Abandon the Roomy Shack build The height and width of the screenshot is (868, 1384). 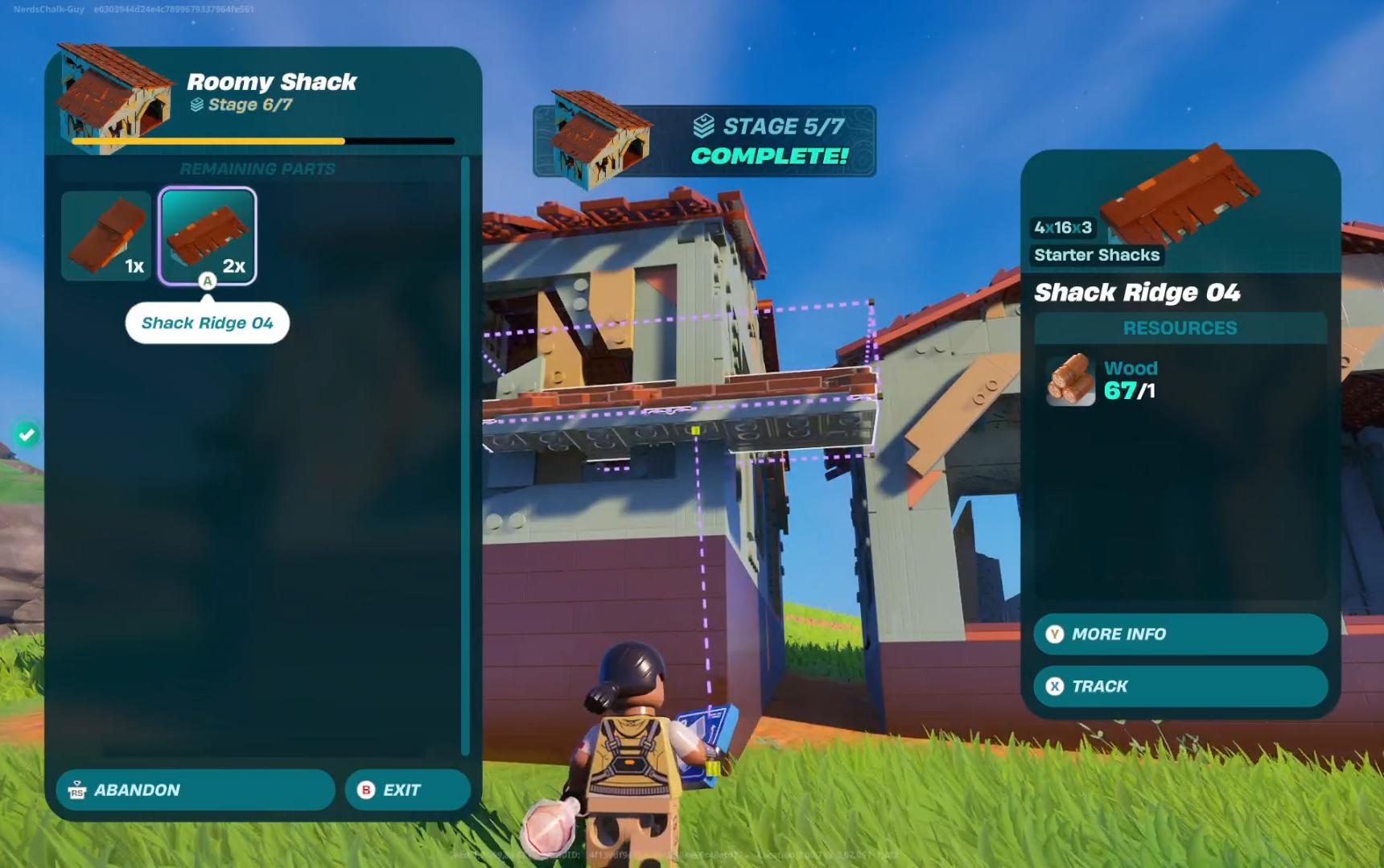pyautogui.click(x=196, y=790)
